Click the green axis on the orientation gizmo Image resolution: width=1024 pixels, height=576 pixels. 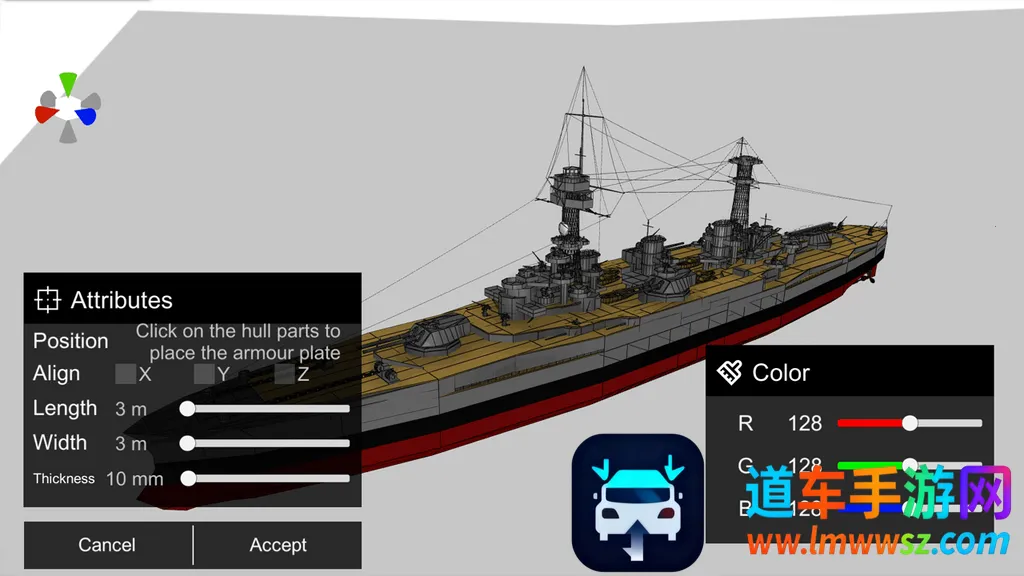coord(68,82)
